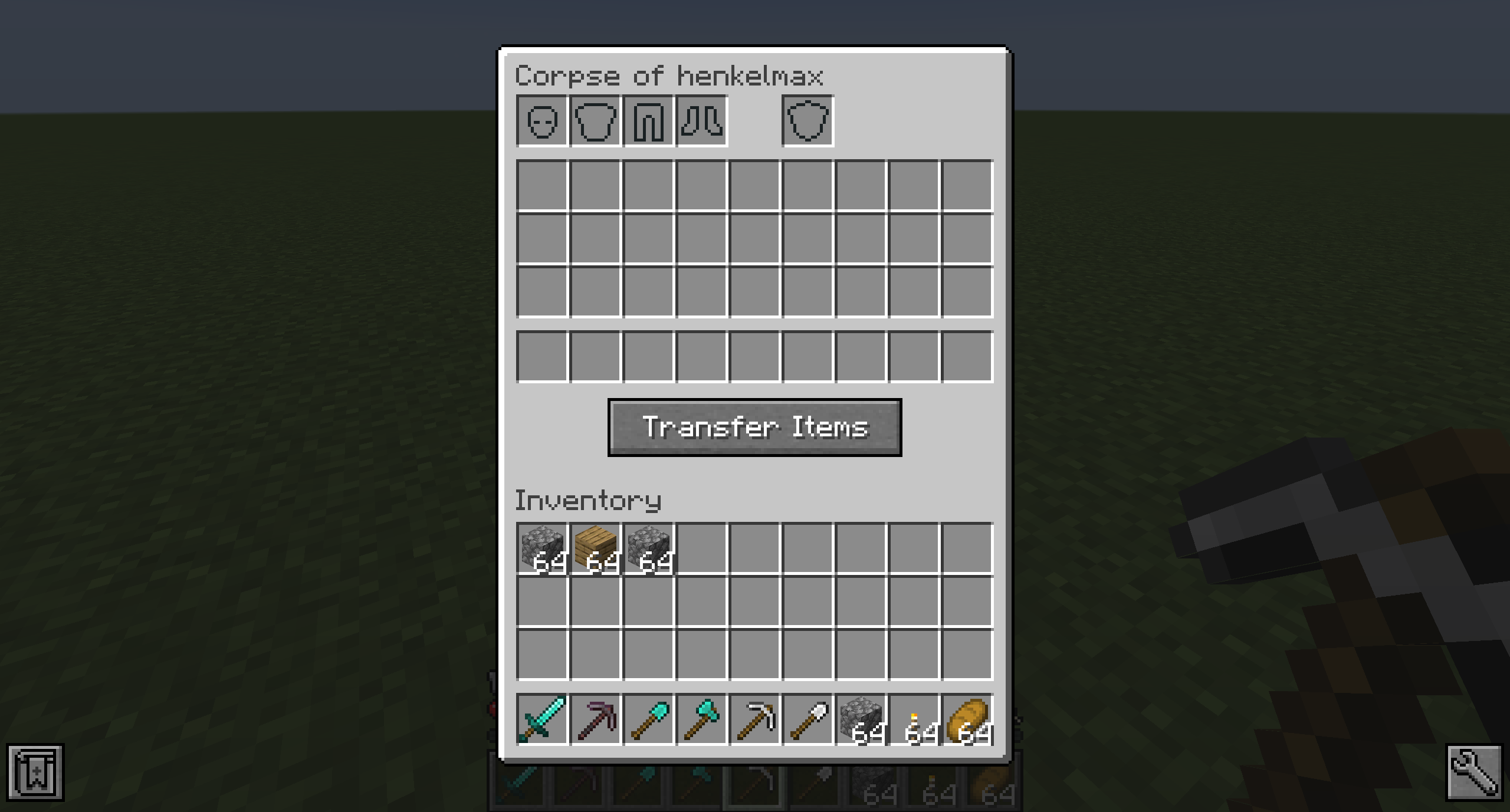Click the empty leggings armor slot
This screenshot has height=812, width=1510.
pyautogui.click(x=649, y=120)
